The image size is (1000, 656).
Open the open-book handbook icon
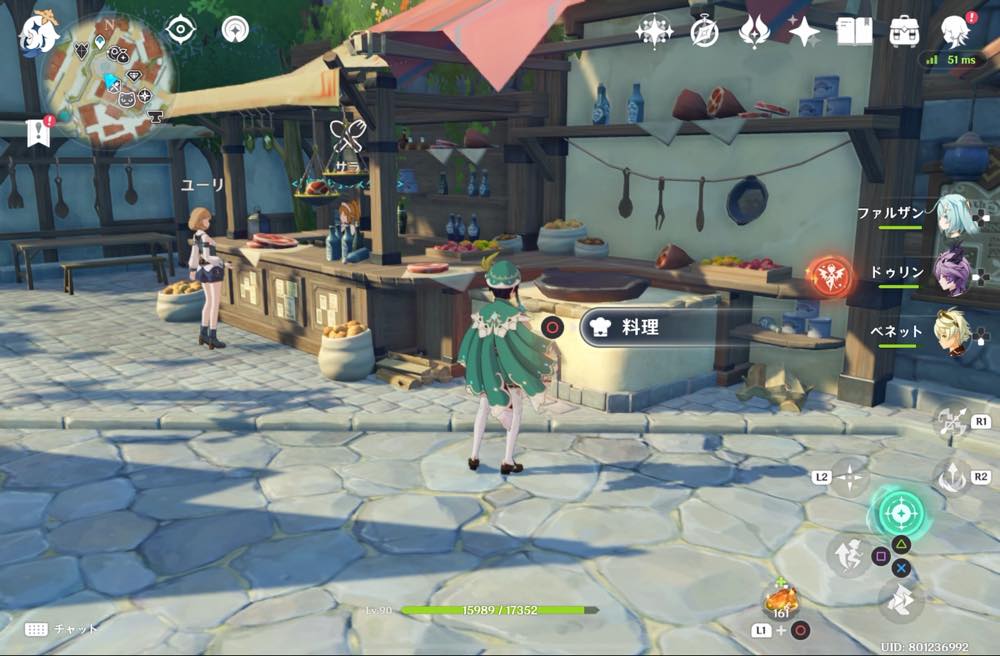point(853,32)
